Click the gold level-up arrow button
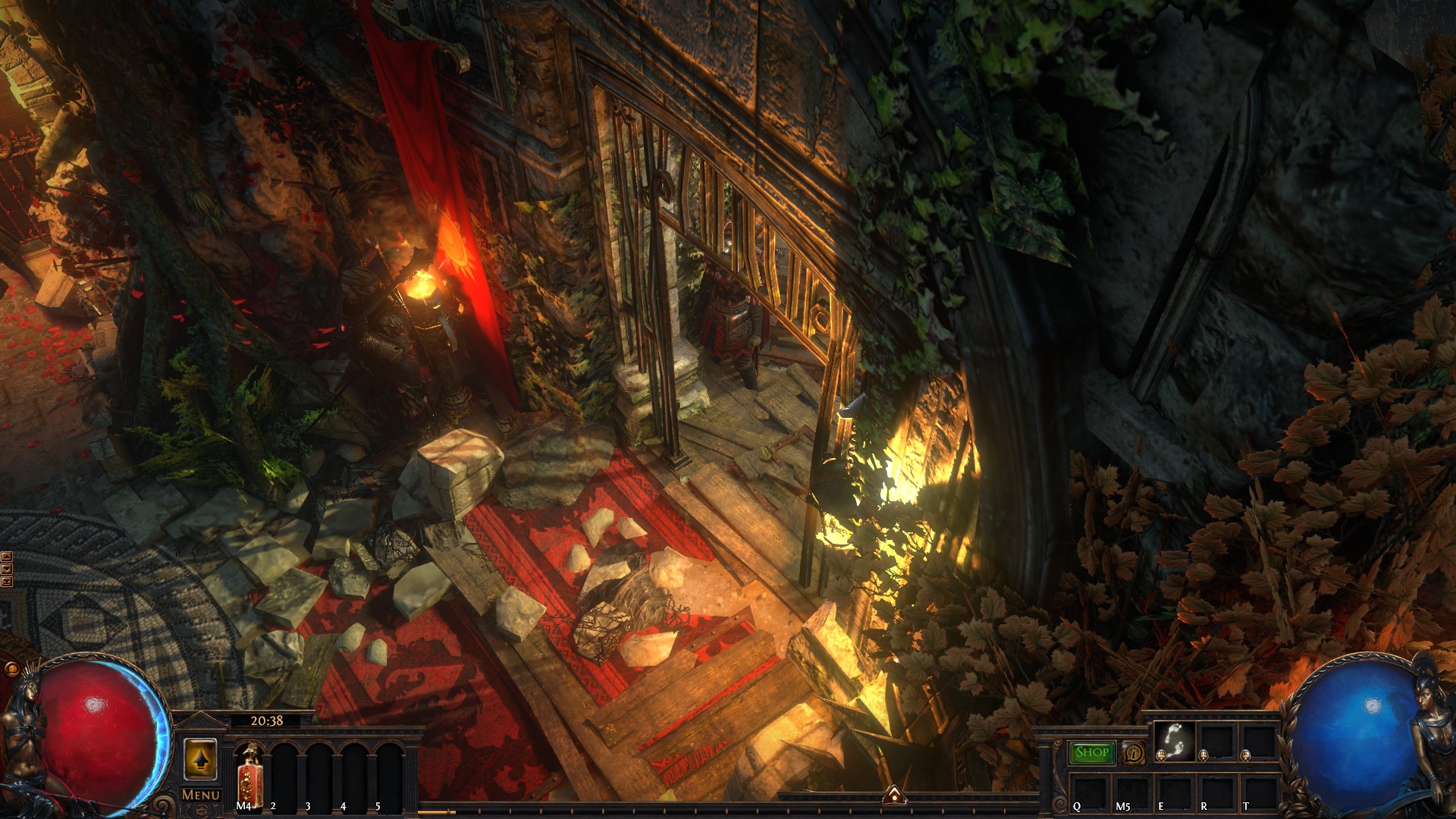Screen dimensions: 1456x819 click(x=200, y=759)
